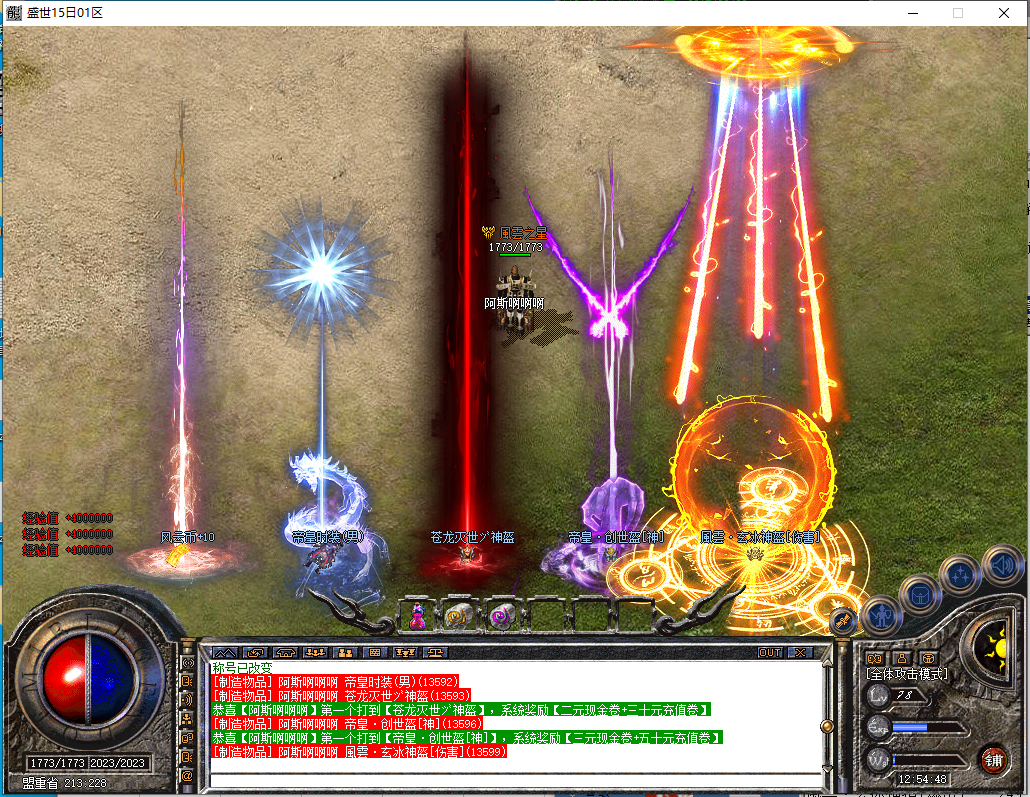Maximize the game window
The width and height of the screenshot is (1030, 797).
957,13
